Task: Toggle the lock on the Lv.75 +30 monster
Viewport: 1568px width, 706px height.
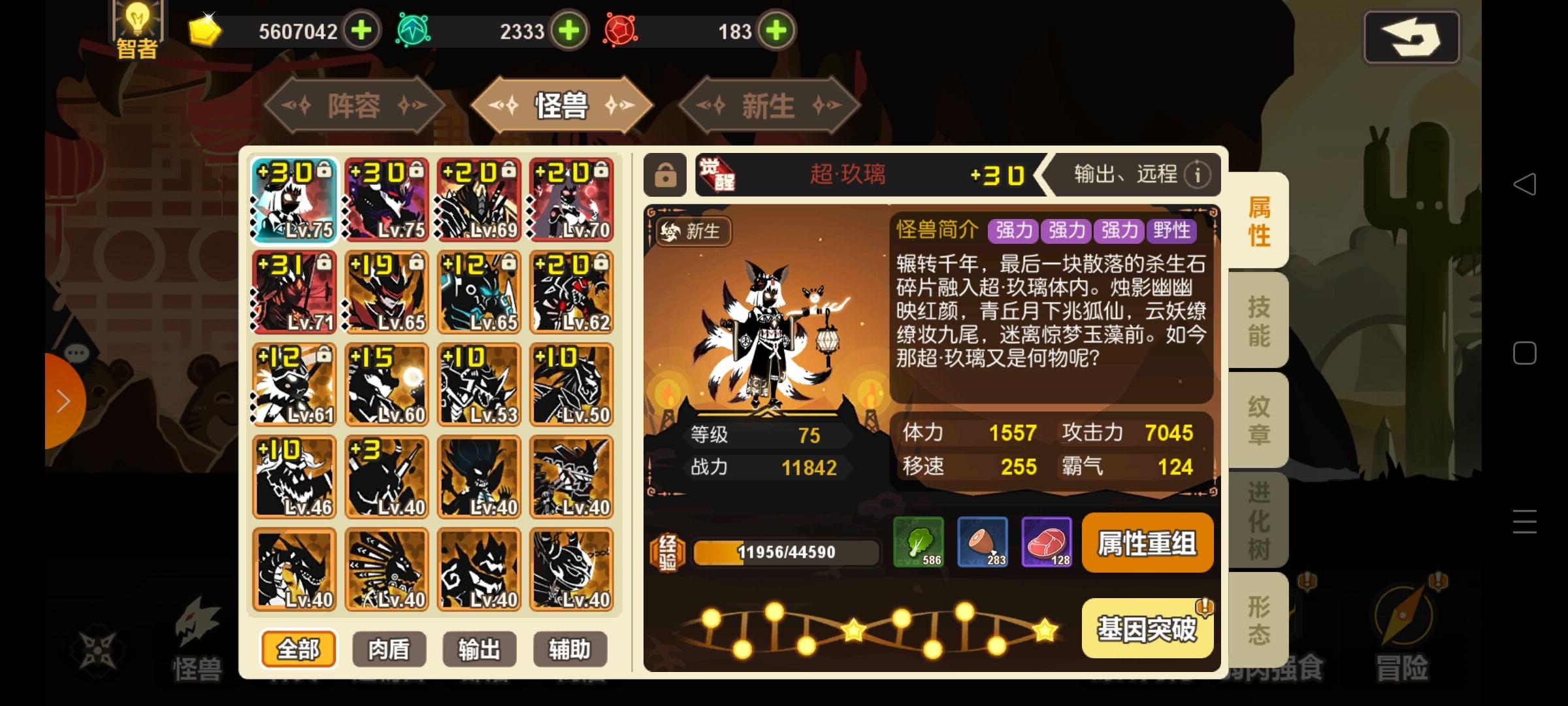Action: 326,172
